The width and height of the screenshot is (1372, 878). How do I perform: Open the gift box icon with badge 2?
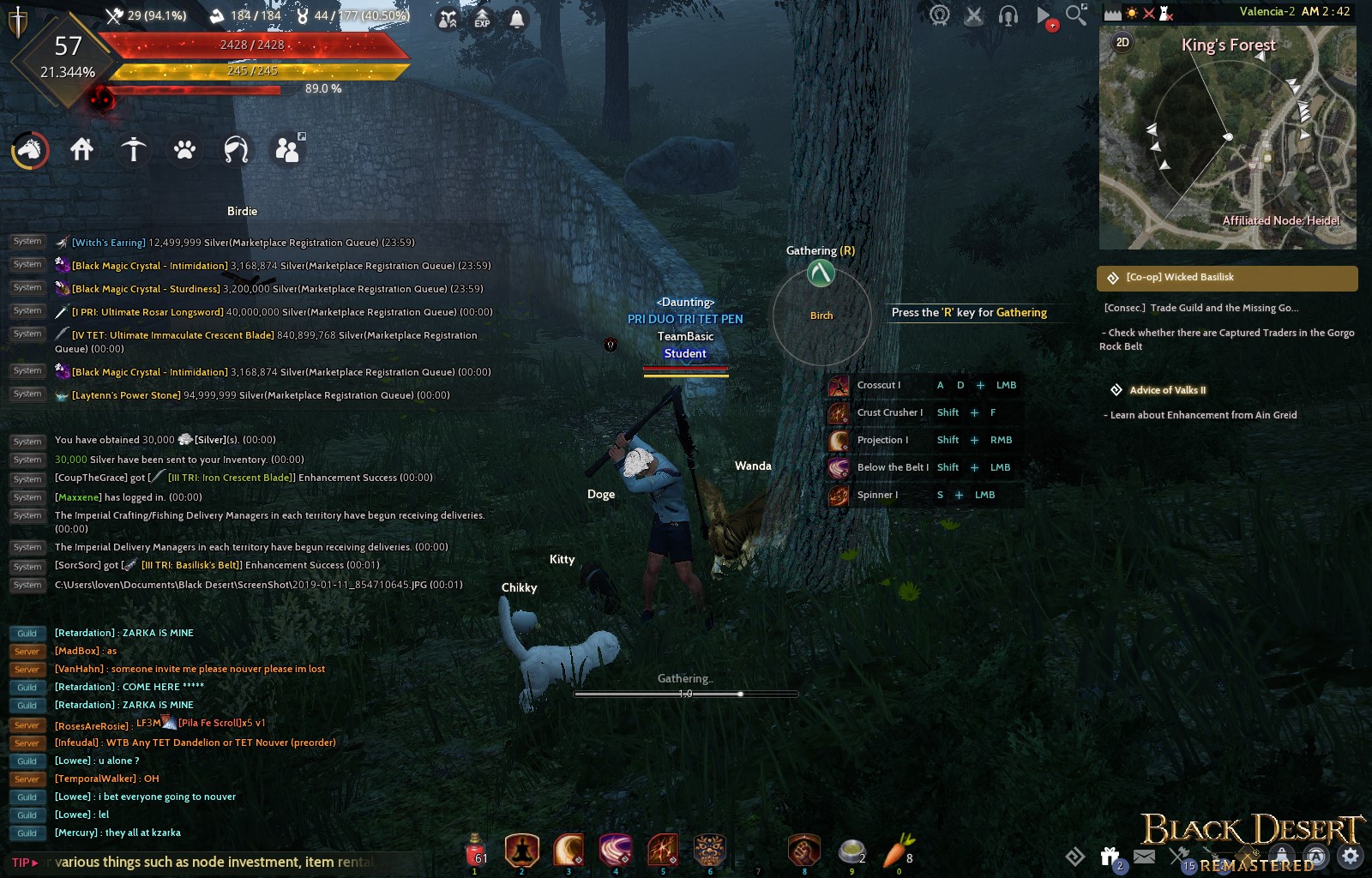click(x=1109, y=856)
